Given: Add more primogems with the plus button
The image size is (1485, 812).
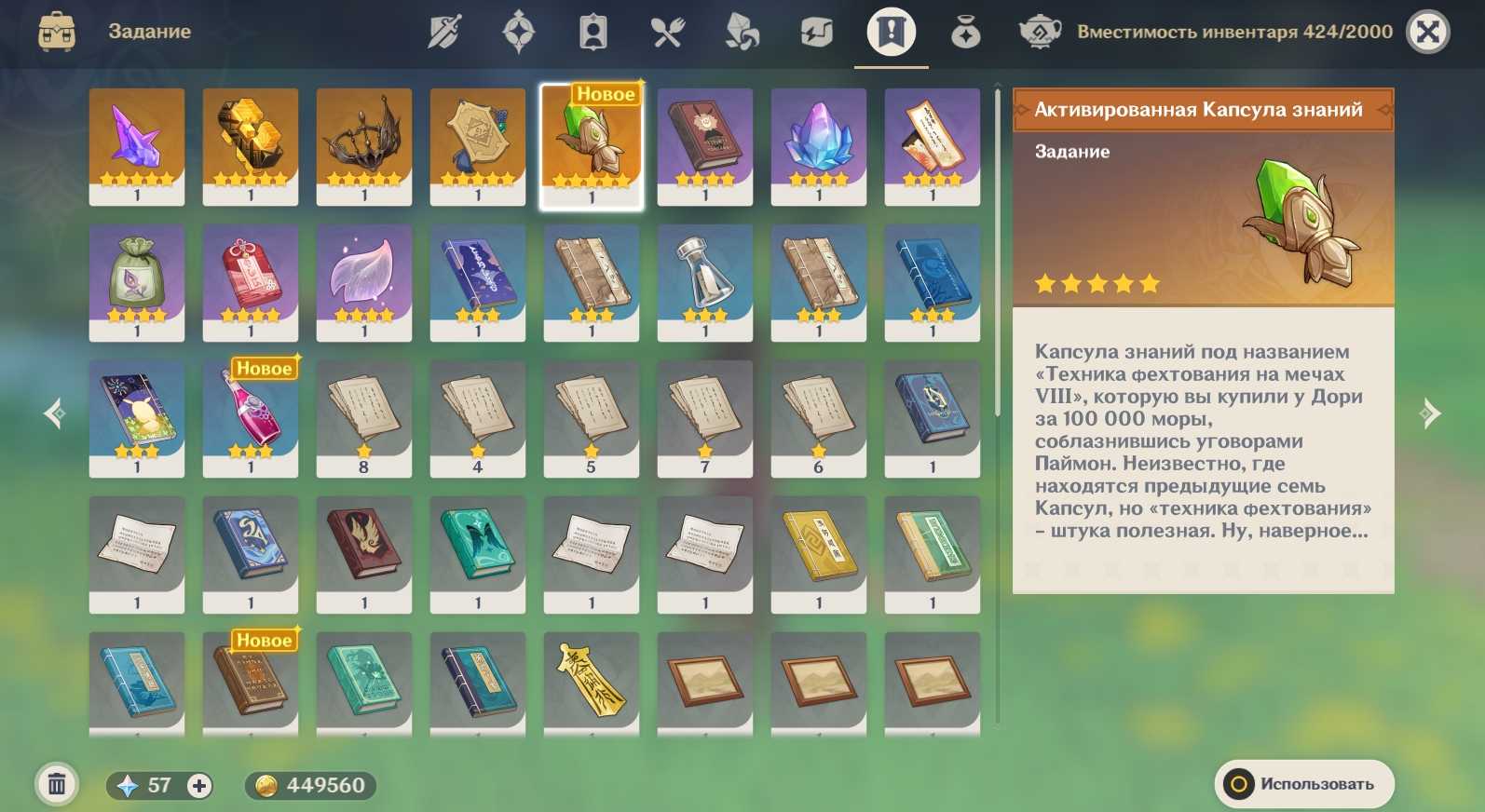Looking at the screenshot, I should pos(198,786).
